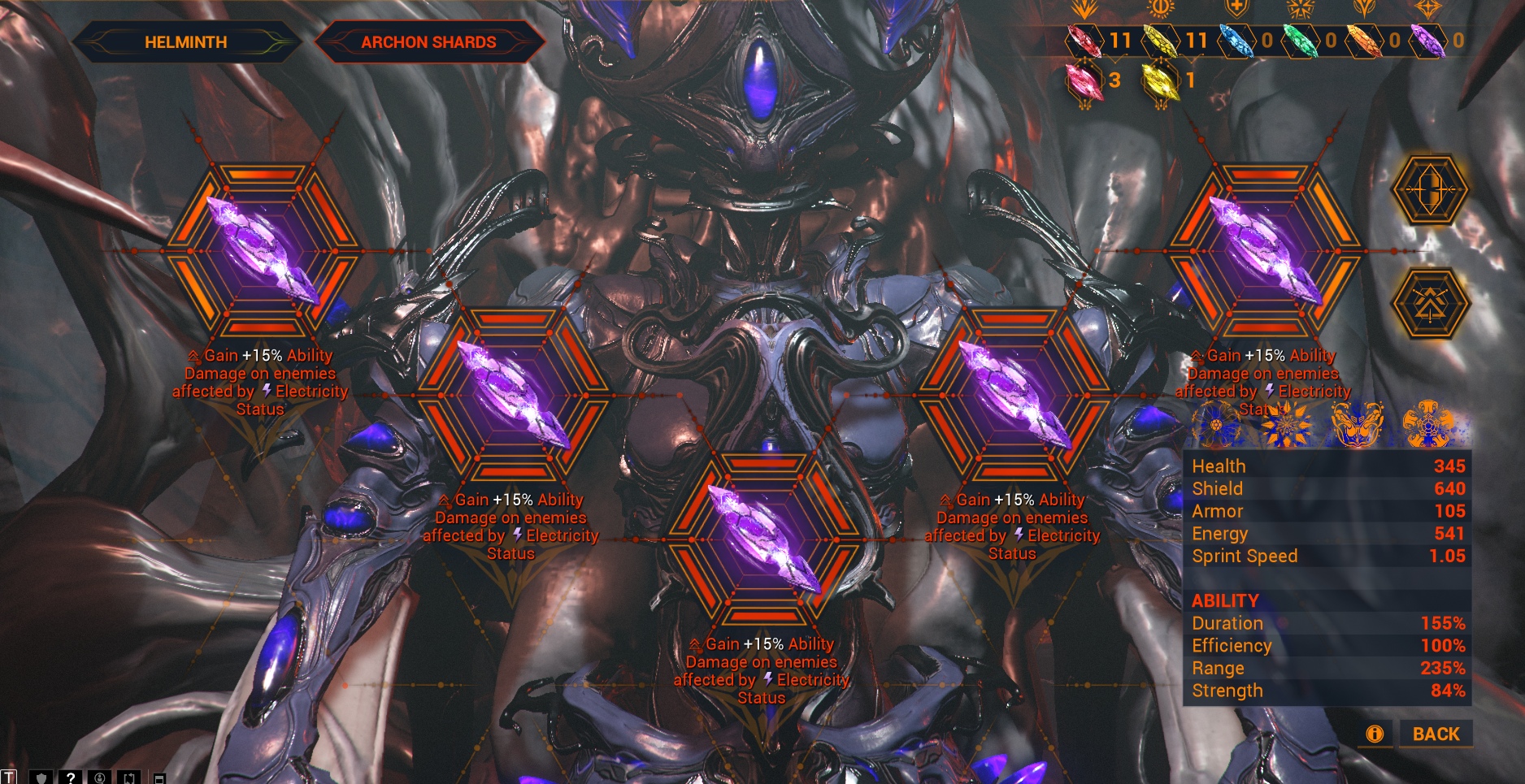Viewport: 1525px width, 784px height.
Task: Open the question mark chat tab
Action: click(x=71, y=778)
